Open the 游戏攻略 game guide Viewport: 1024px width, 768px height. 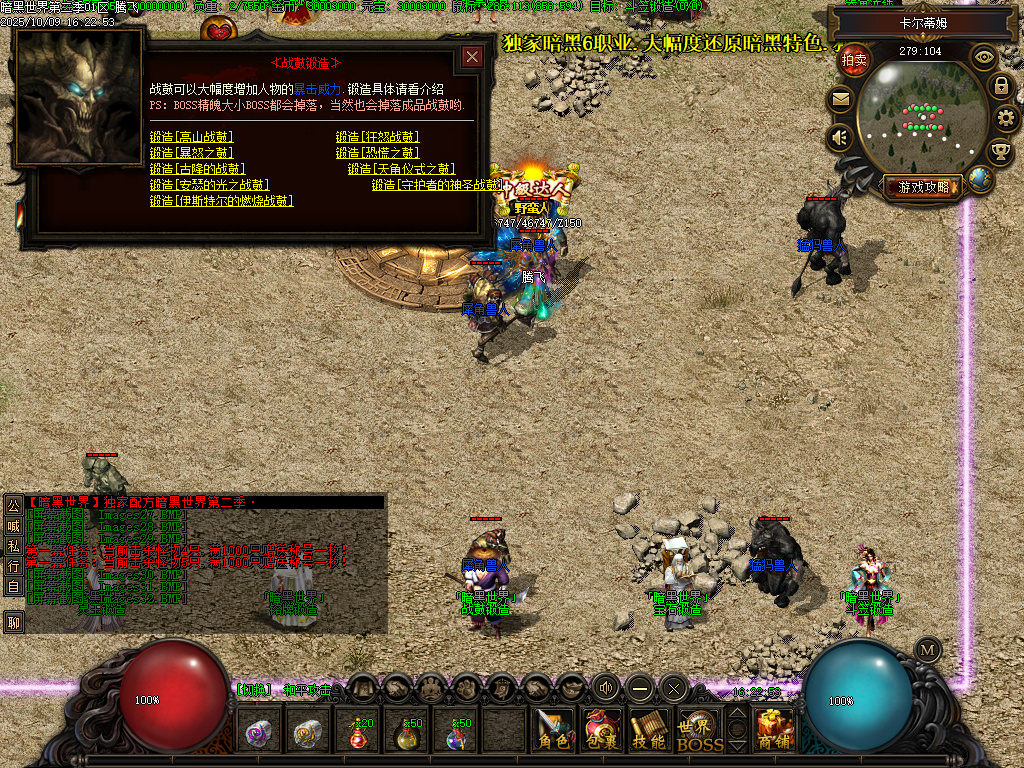pyautogui.click(x=923, y=187)
